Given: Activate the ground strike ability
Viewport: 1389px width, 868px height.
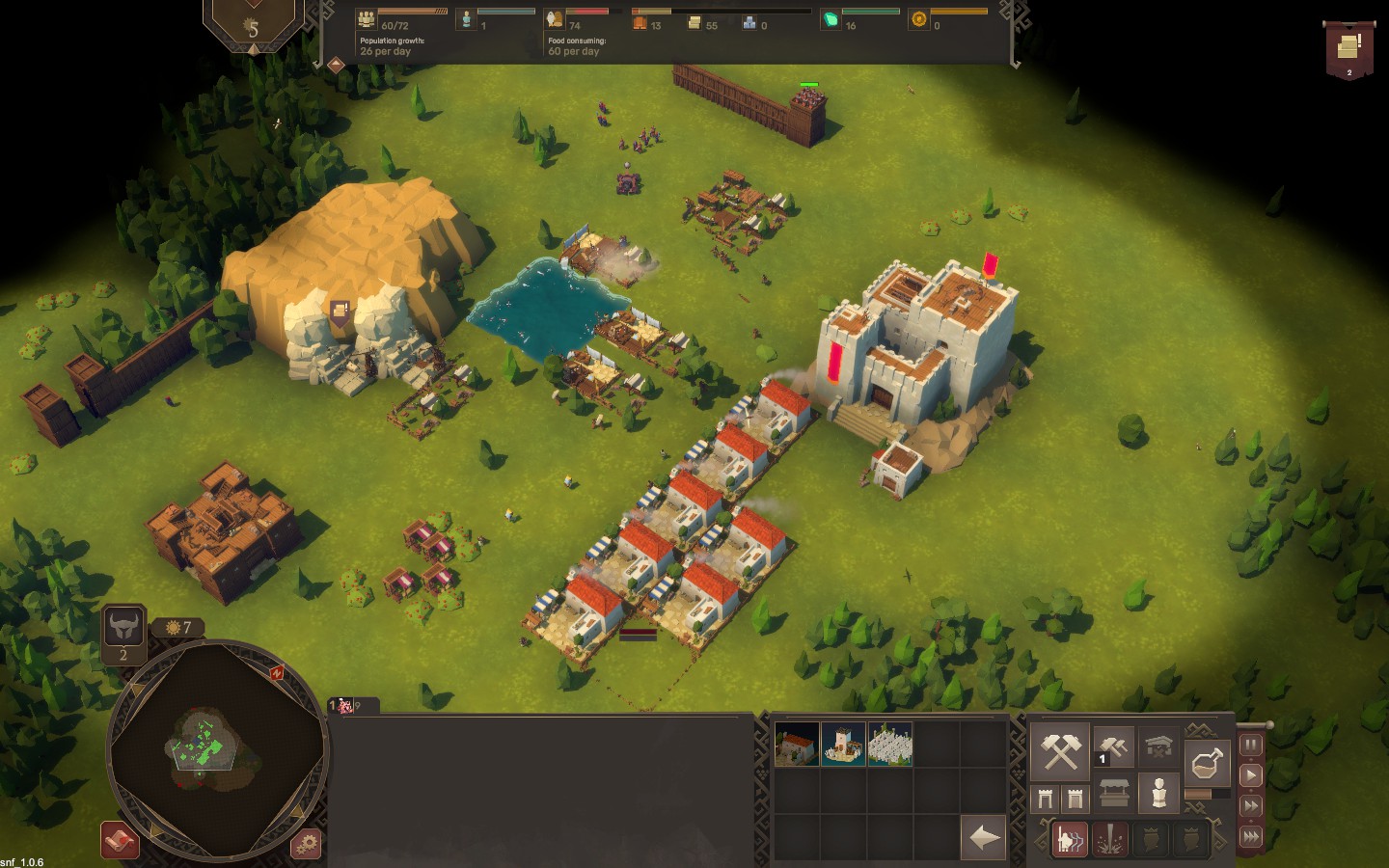Looking at the screenshot, I should (x=1110, y=839).
